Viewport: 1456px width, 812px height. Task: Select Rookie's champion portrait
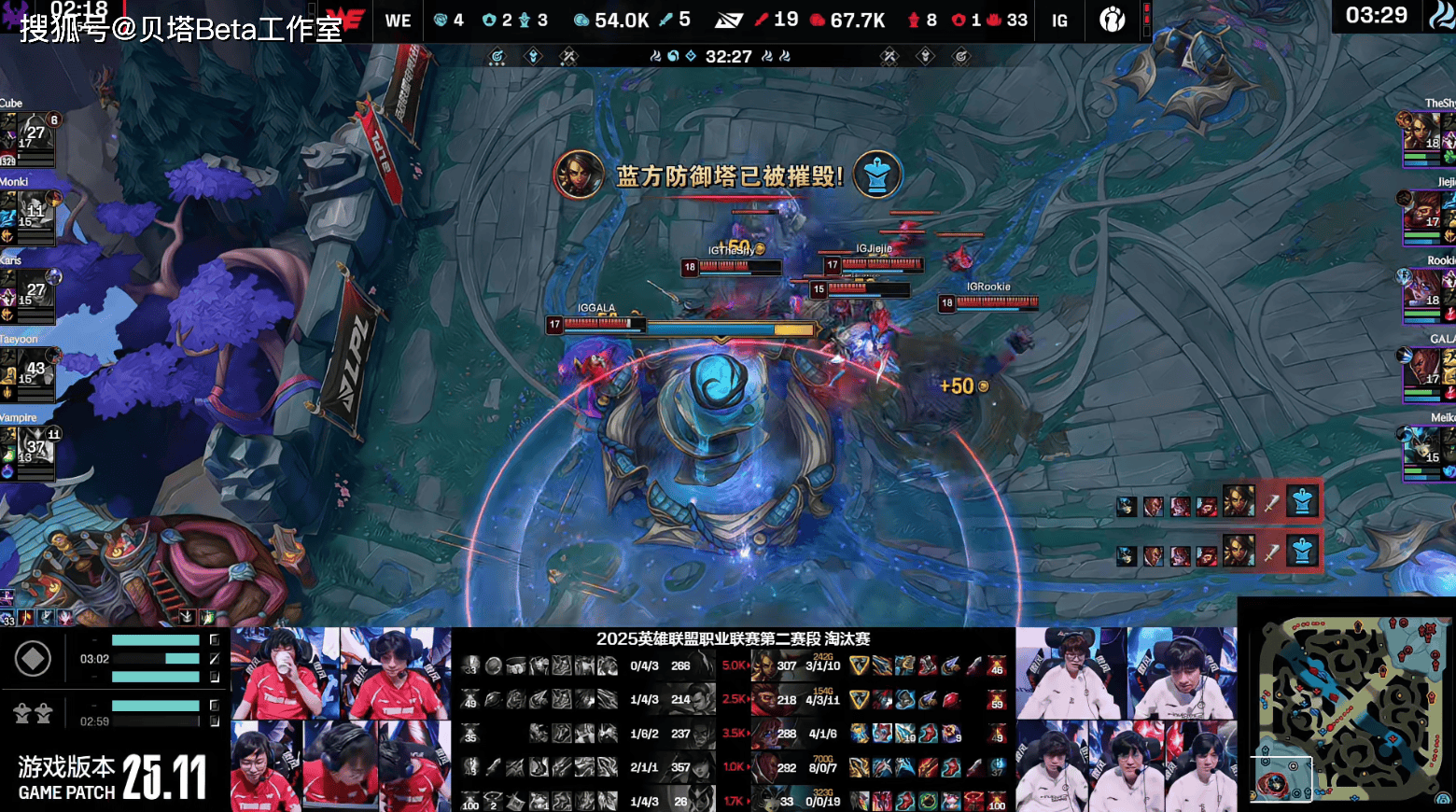click(x=1424, y=293)
